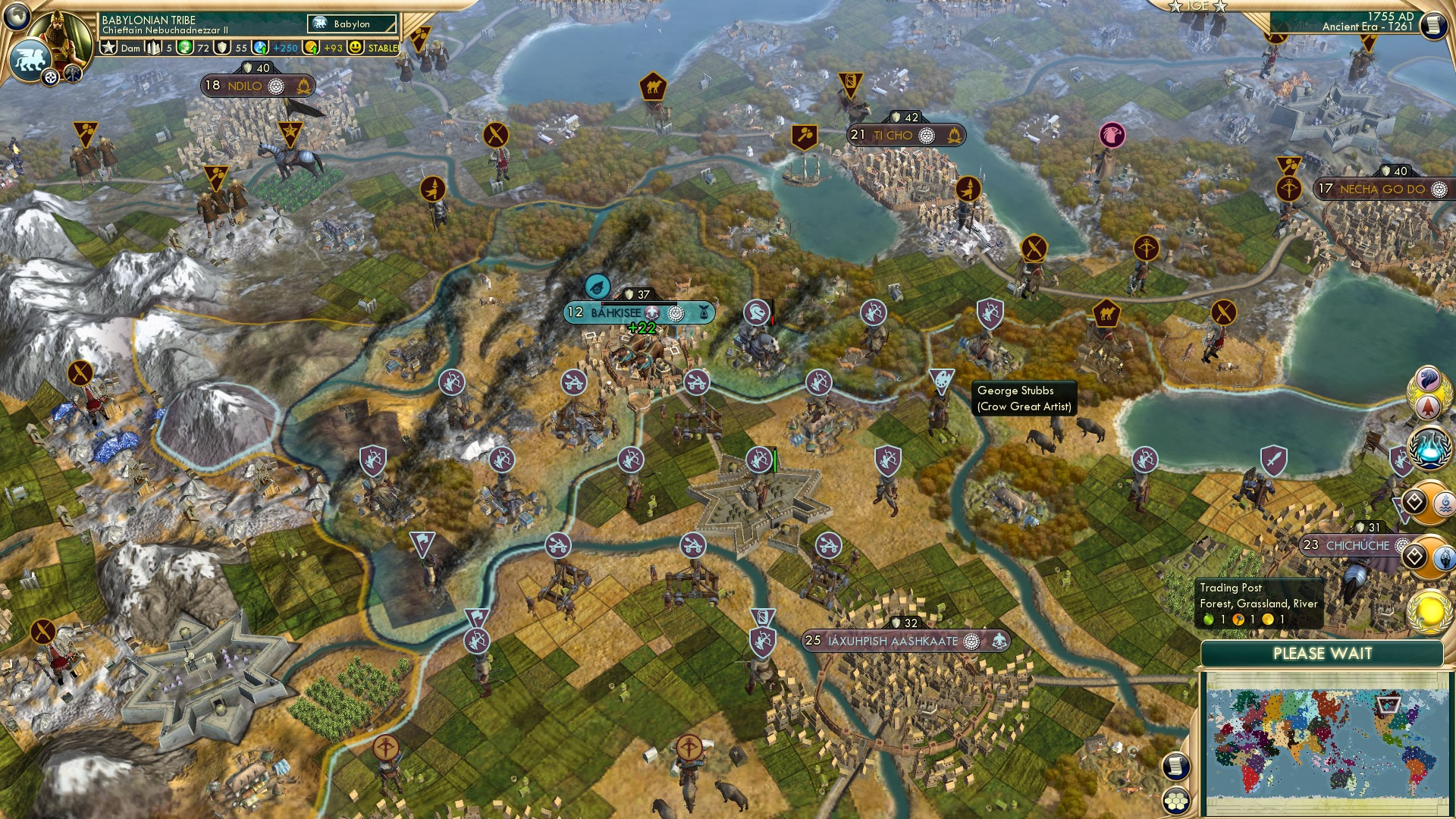Select the Ti Cho city banner
The image size is (1456, 819).
(x=906, y=136)
